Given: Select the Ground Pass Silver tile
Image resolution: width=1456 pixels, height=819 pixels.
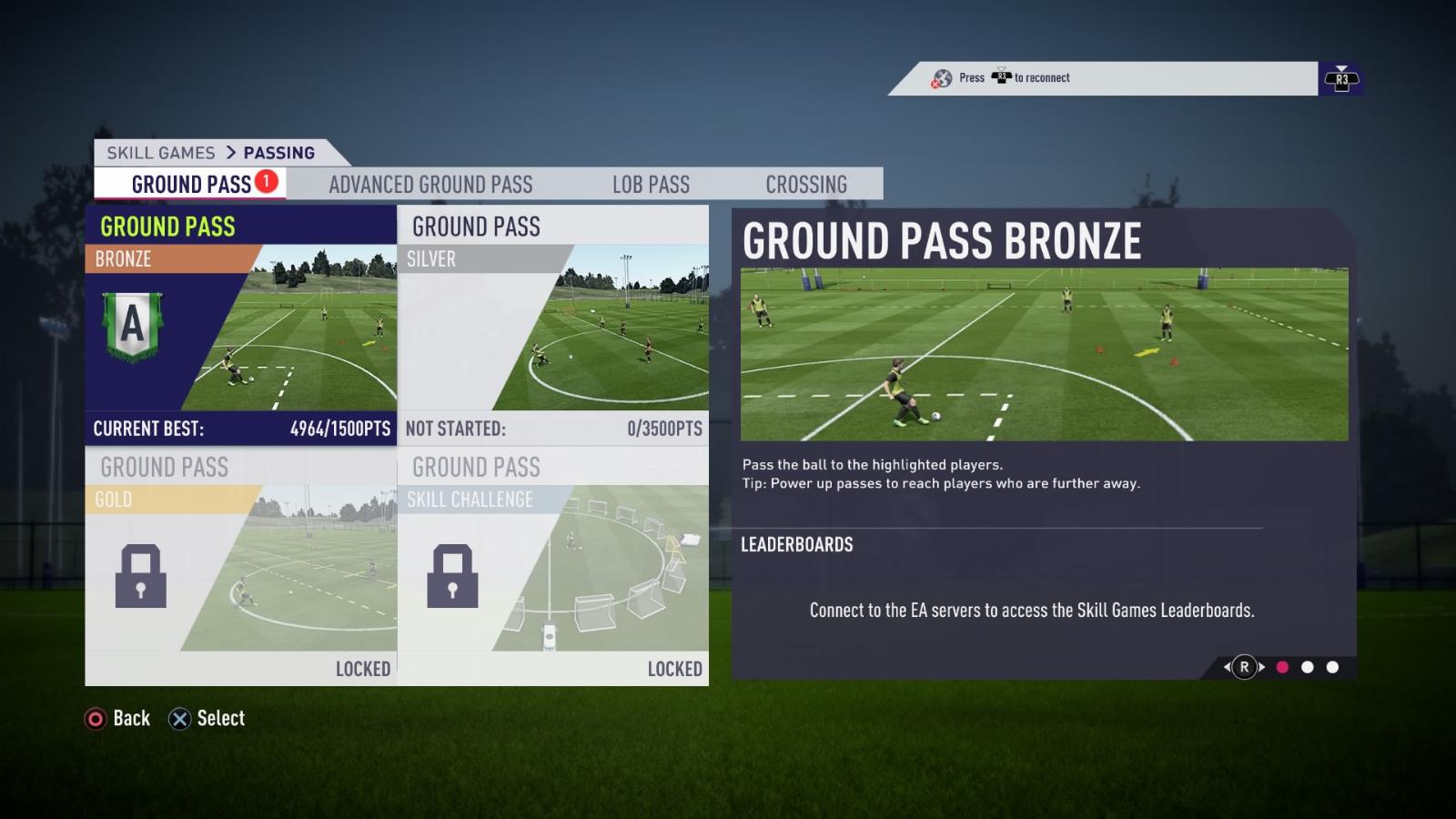Looking at the screenshot, I should (x=553, y=325).
